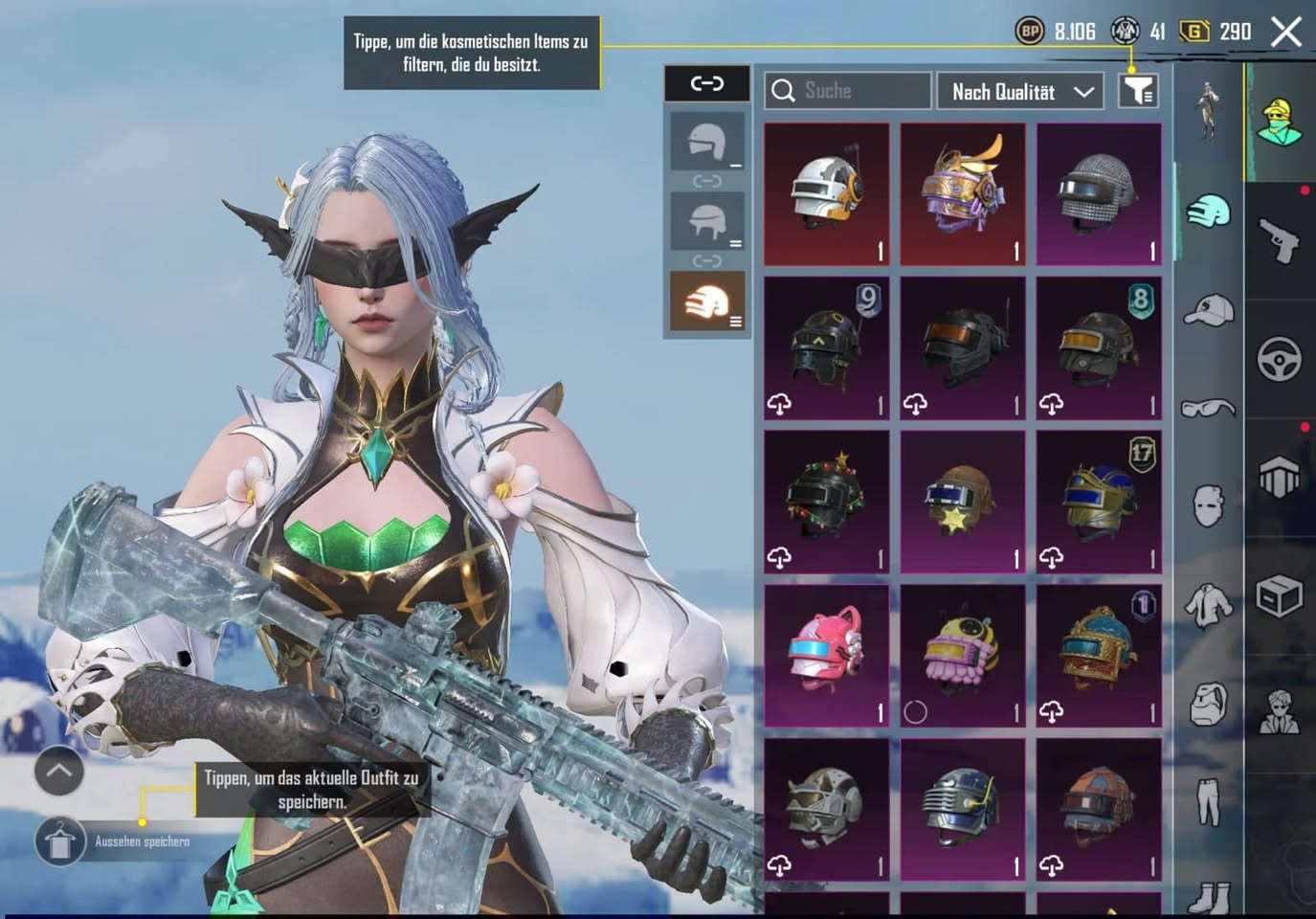The height and width of the screenshot is (919, 1316).
Task: Open the jacket clothing category
Action: (1208, 605)
